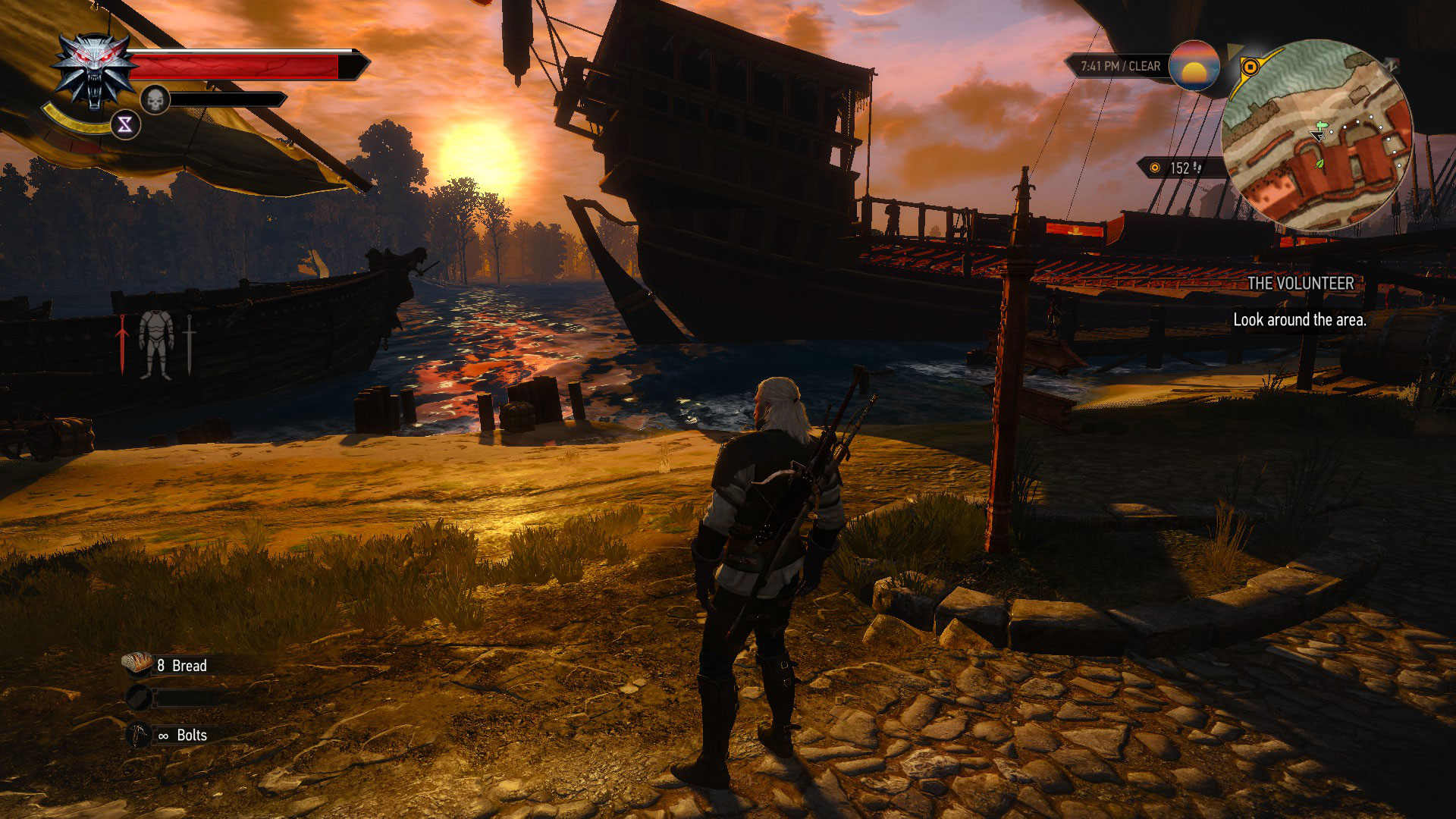Click the yellow quest-area marker on the minimap
The image size is (1456, 819).
pyautogui.click(x=1251, y=67)
